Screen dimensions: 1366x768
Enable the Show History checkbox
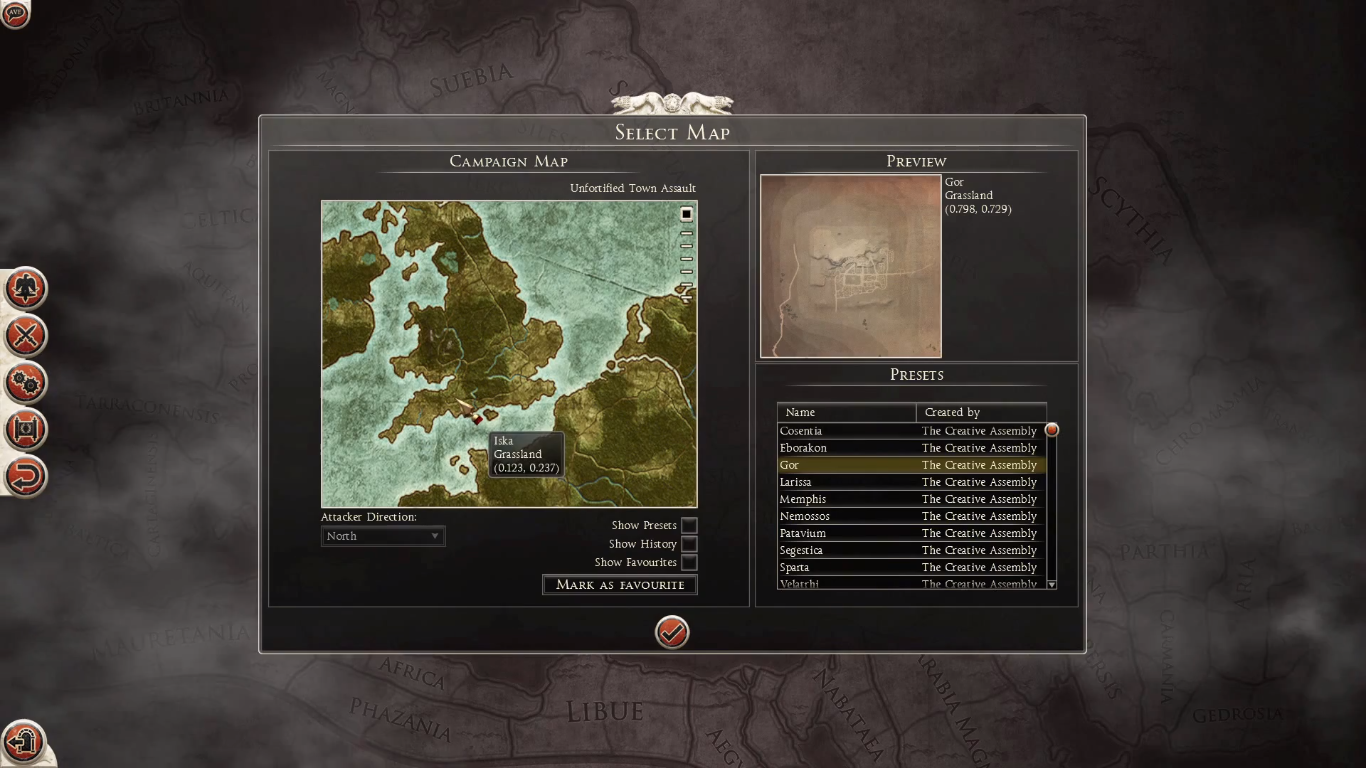[689, 543]
